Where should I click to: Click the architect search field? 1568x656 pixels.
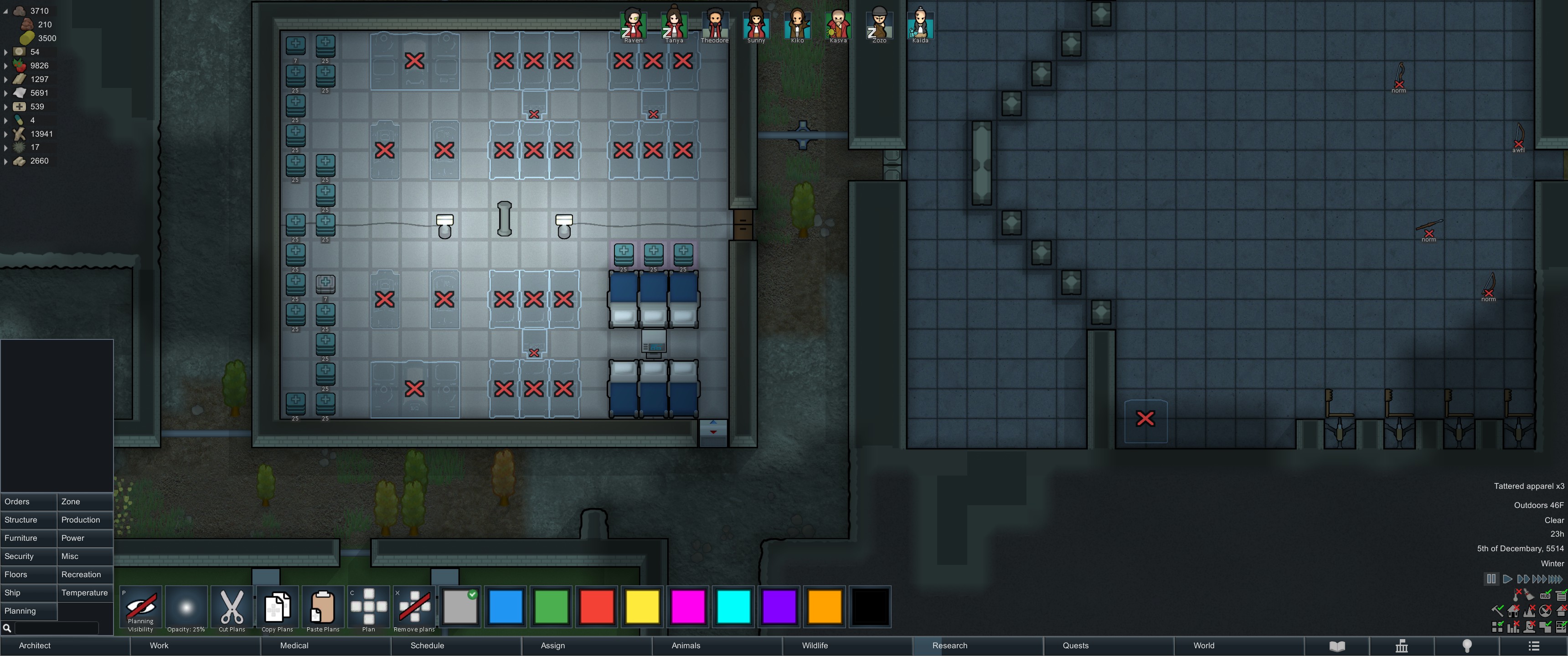point(56,628)
